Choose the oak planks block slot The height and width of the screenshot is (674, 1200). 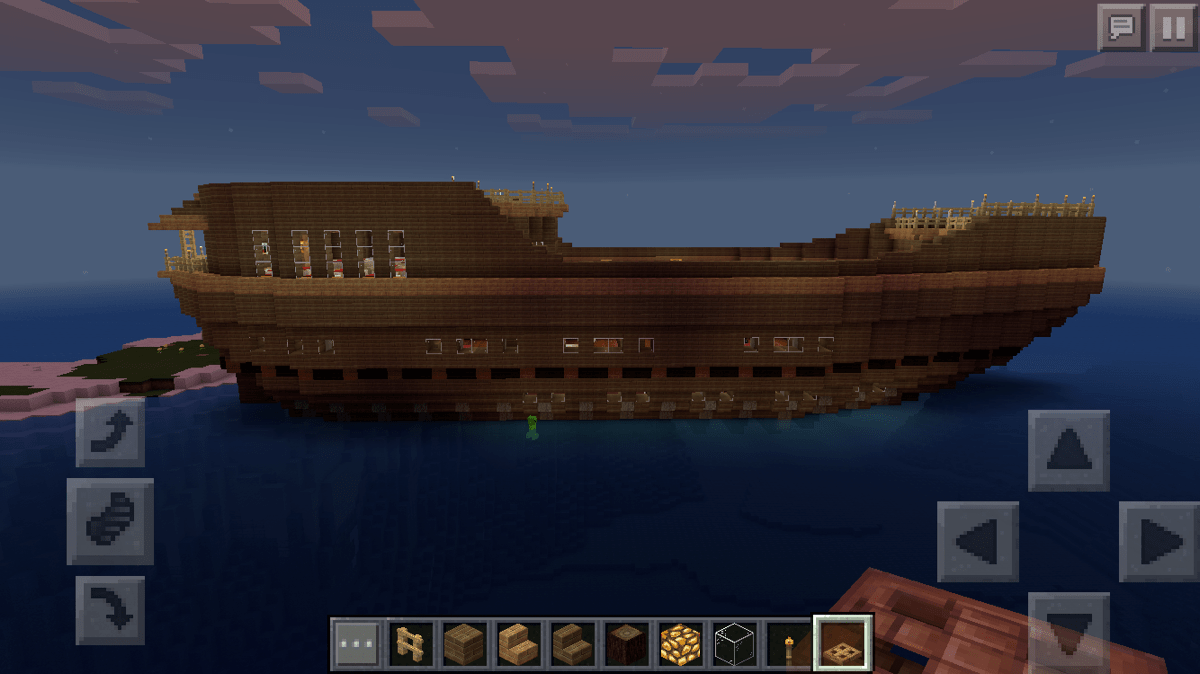(465, 644)
